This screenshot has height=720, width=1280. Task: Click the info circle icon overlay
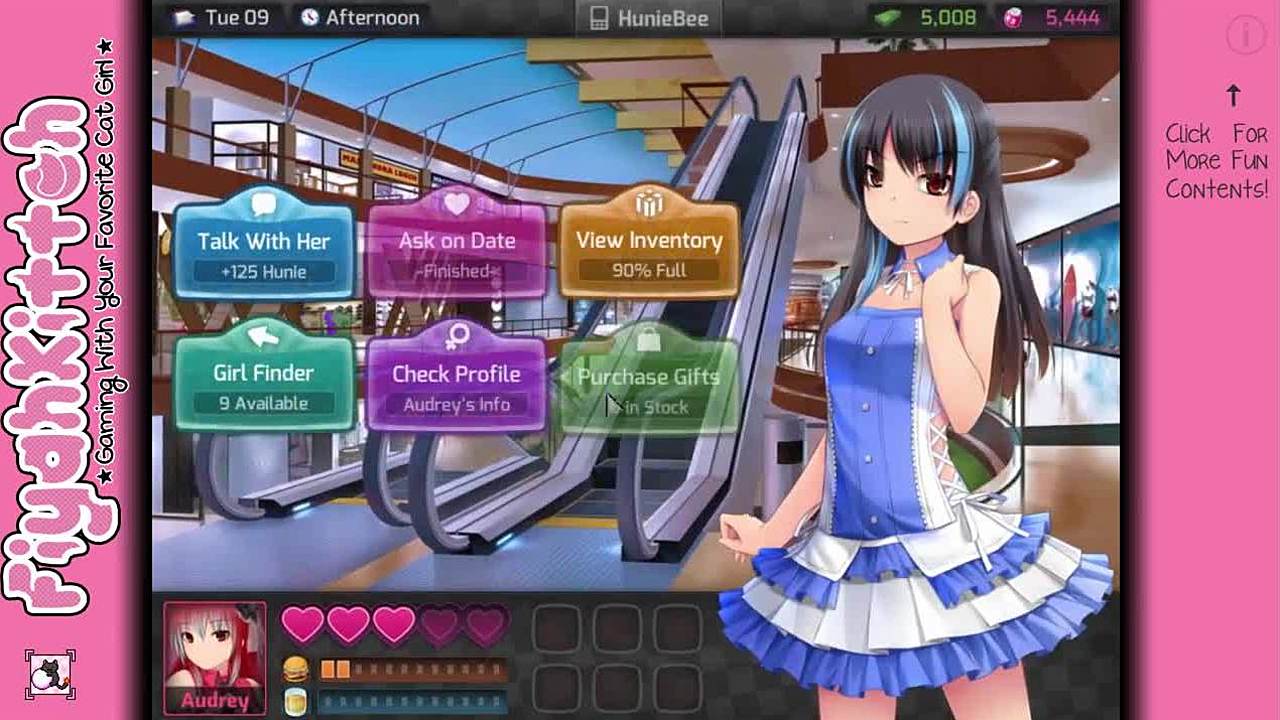[1245, 36]
